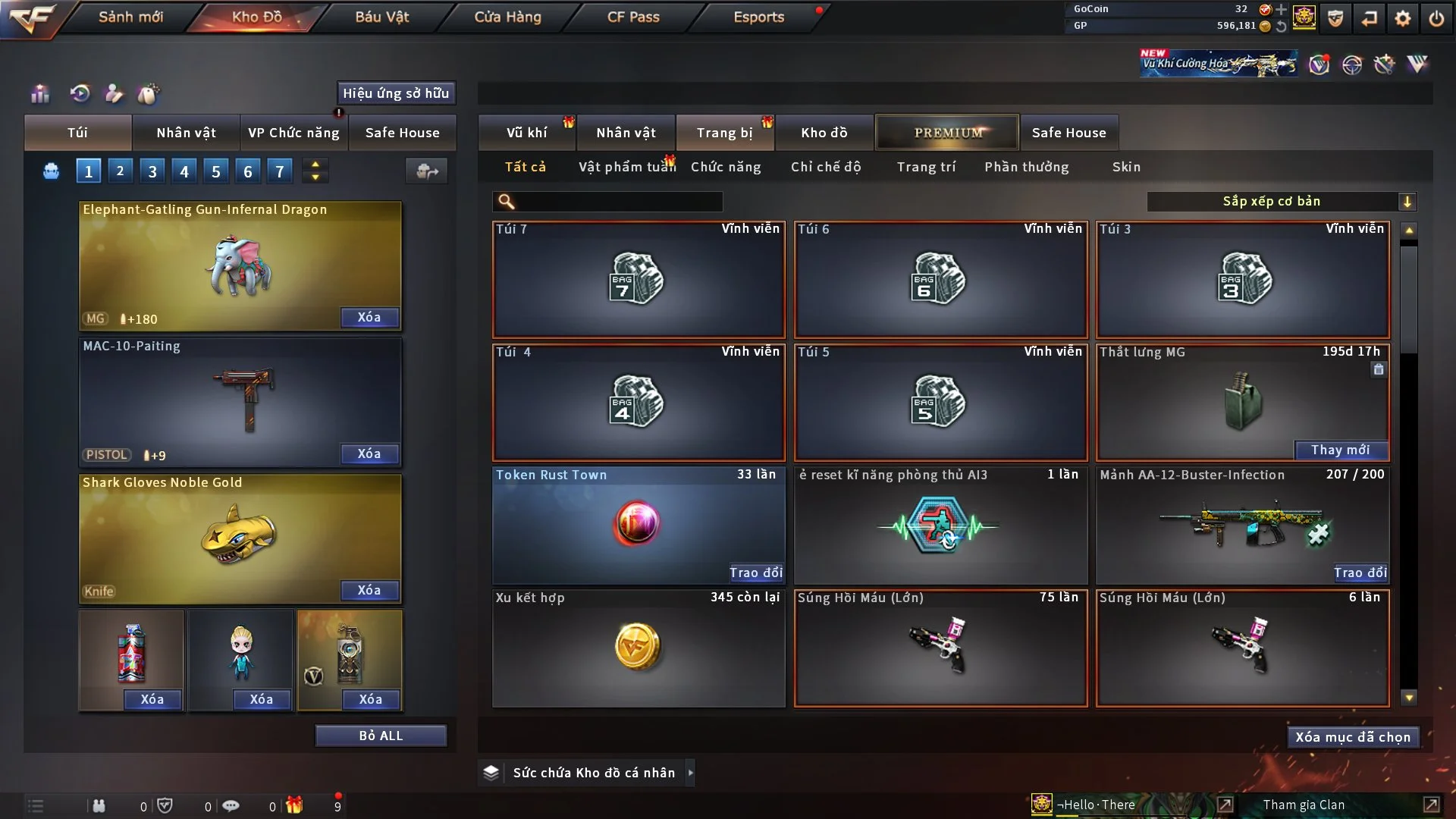Exchange the Token Rust Town item
The width and height of the screenshot is (1456, 819).
click(x=755, y=573)
